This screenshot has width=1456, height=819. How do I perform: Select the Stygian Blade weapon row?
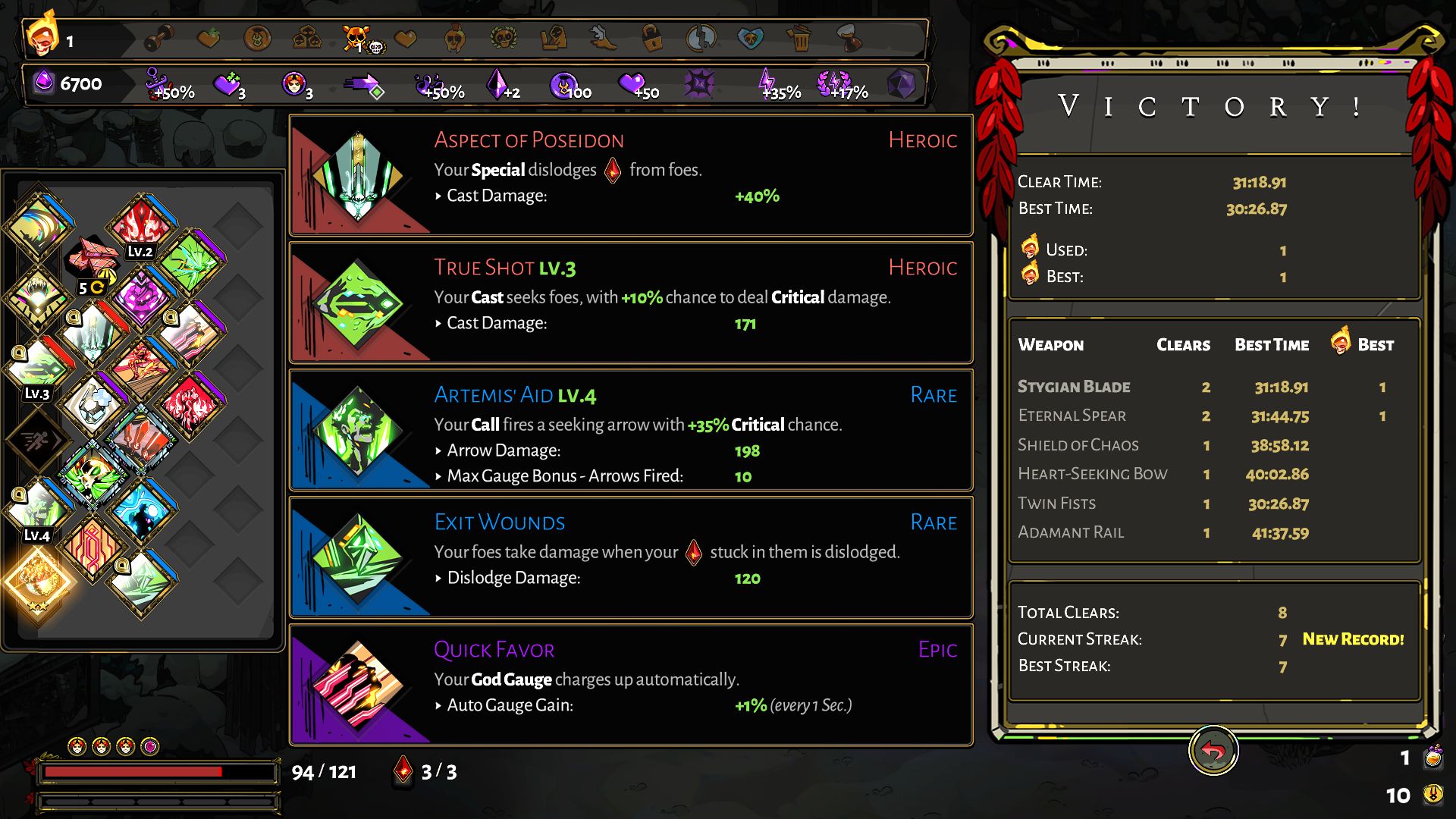1075,387
